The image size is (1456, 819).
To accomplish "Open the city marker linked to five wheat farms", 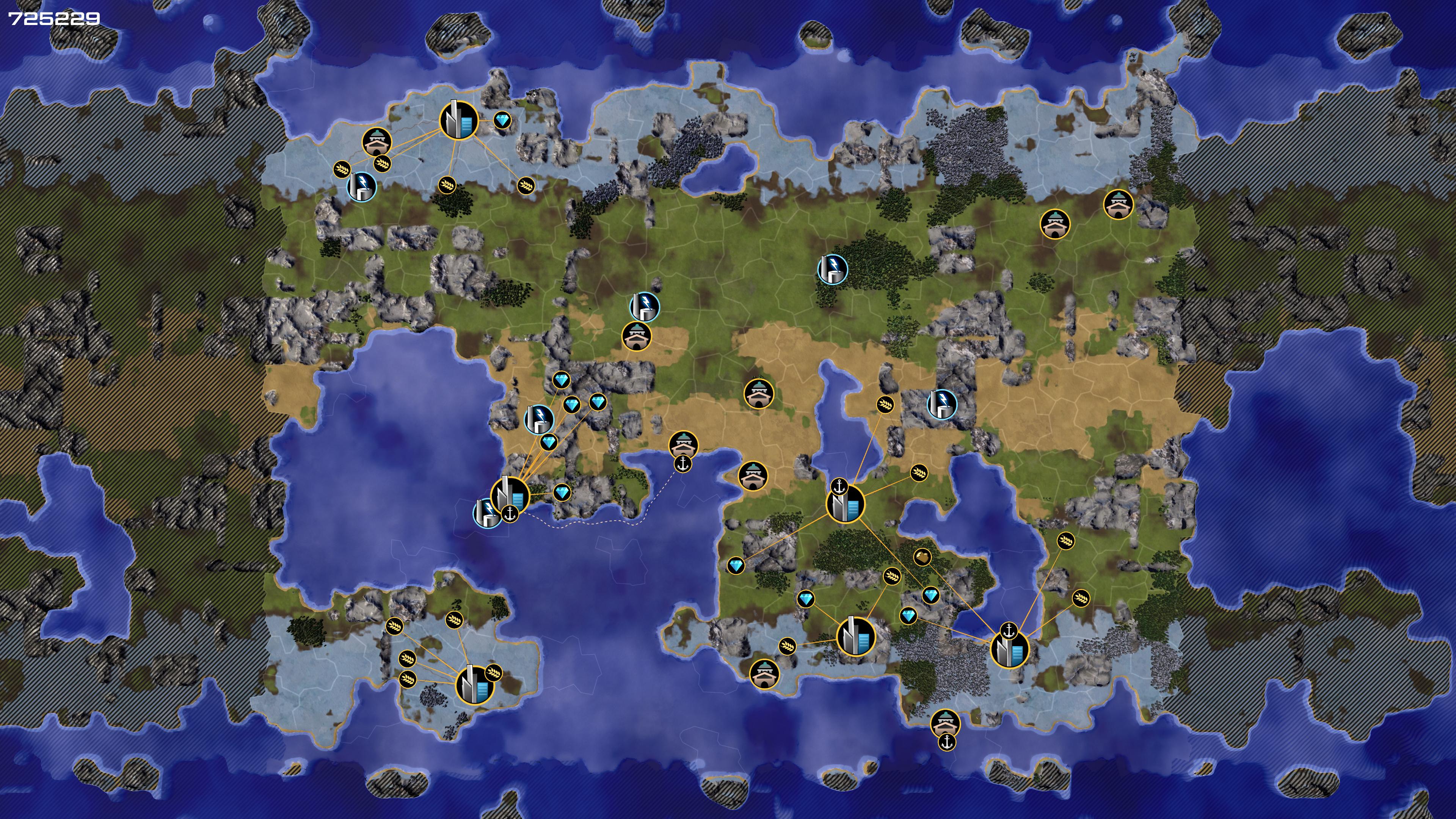I will pyautogui.click(x=474, y=684).
